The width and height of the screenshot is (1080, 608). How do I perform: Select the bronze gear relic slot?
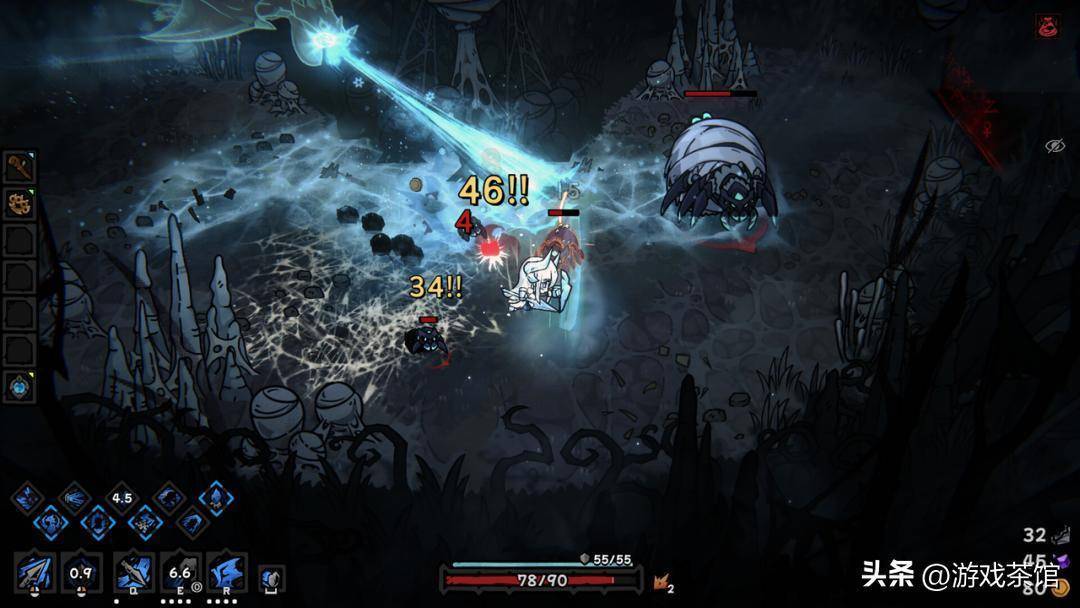(x=20, y=204)
